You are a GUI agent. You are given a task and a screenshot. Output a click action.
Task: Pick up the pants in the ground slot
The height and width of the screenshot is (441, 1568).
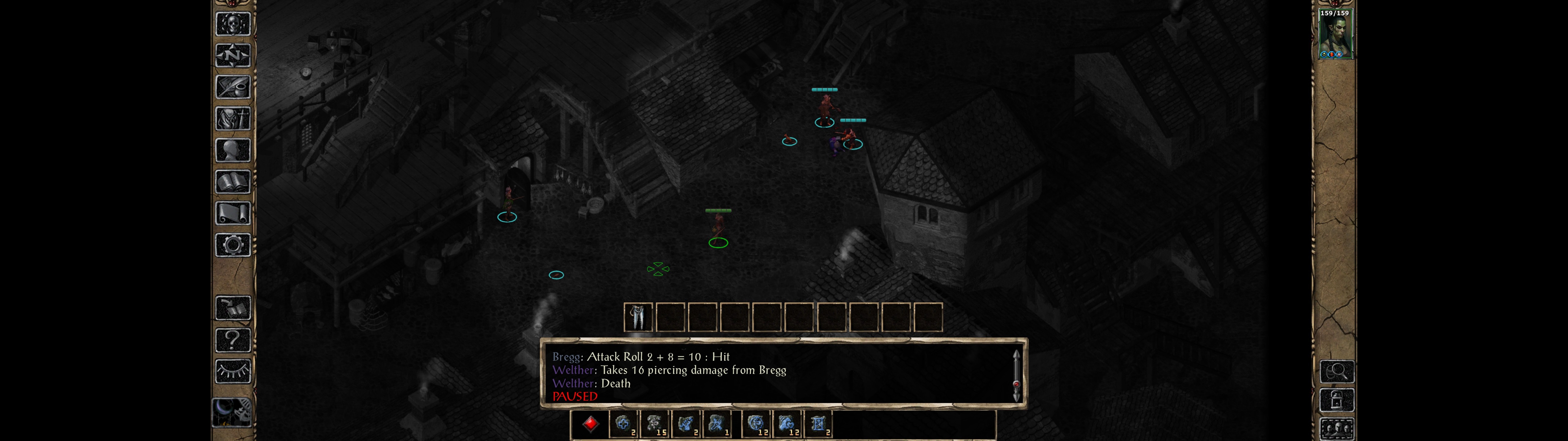pos(638,317)
